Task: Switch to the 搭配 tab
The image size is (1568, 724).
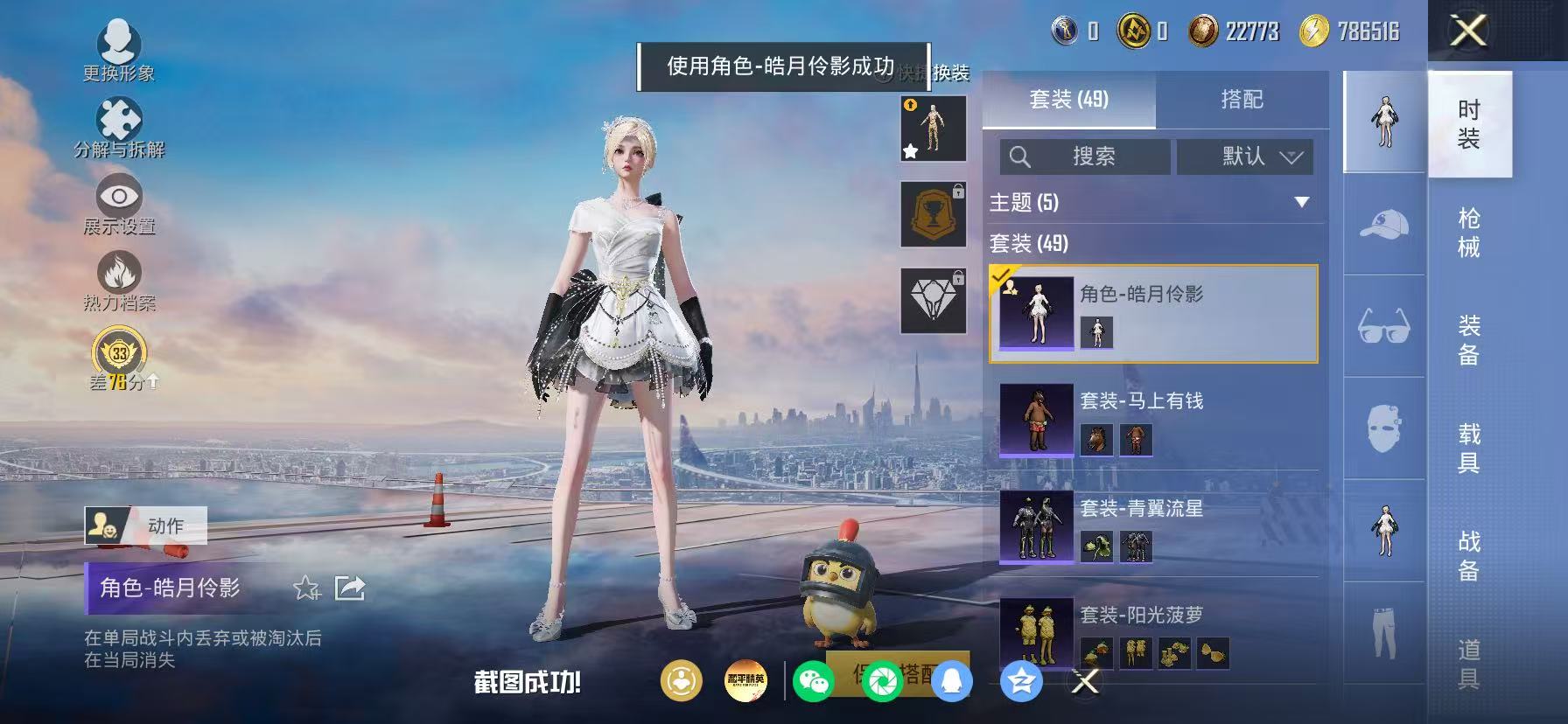Action: click(1242, 100)
